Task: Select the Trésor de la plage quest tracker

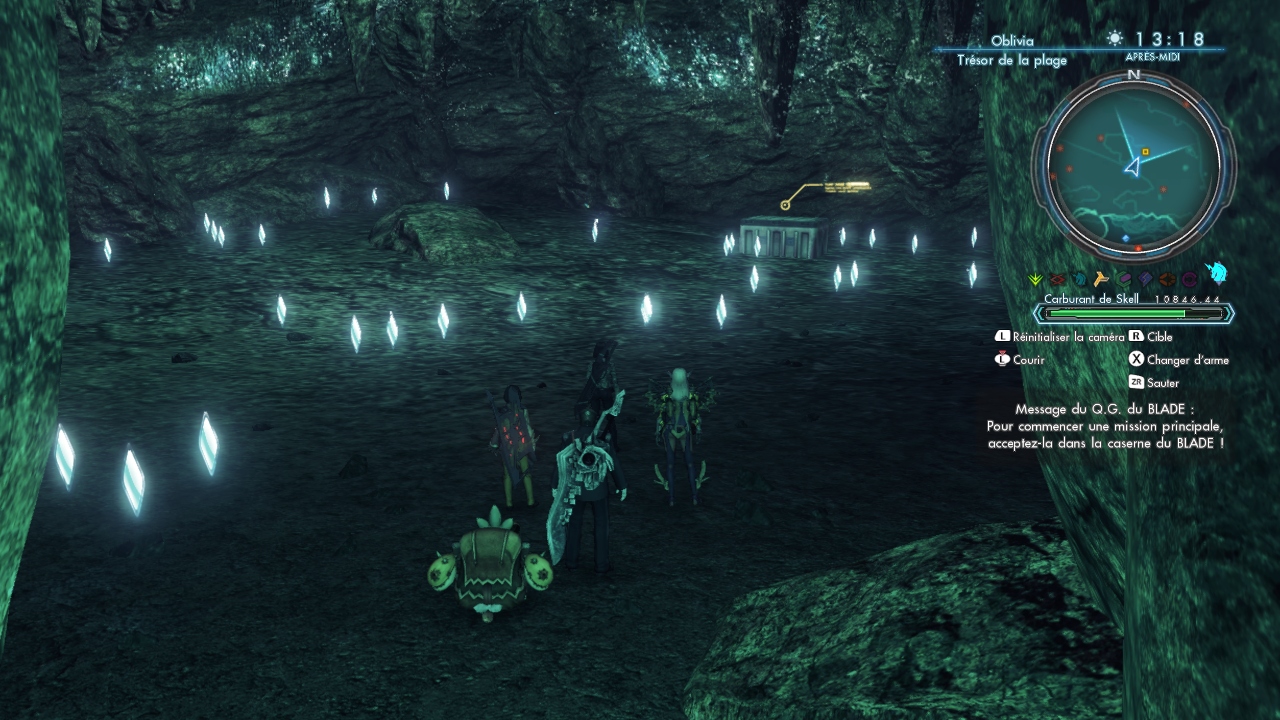Action: [1011, 60]
